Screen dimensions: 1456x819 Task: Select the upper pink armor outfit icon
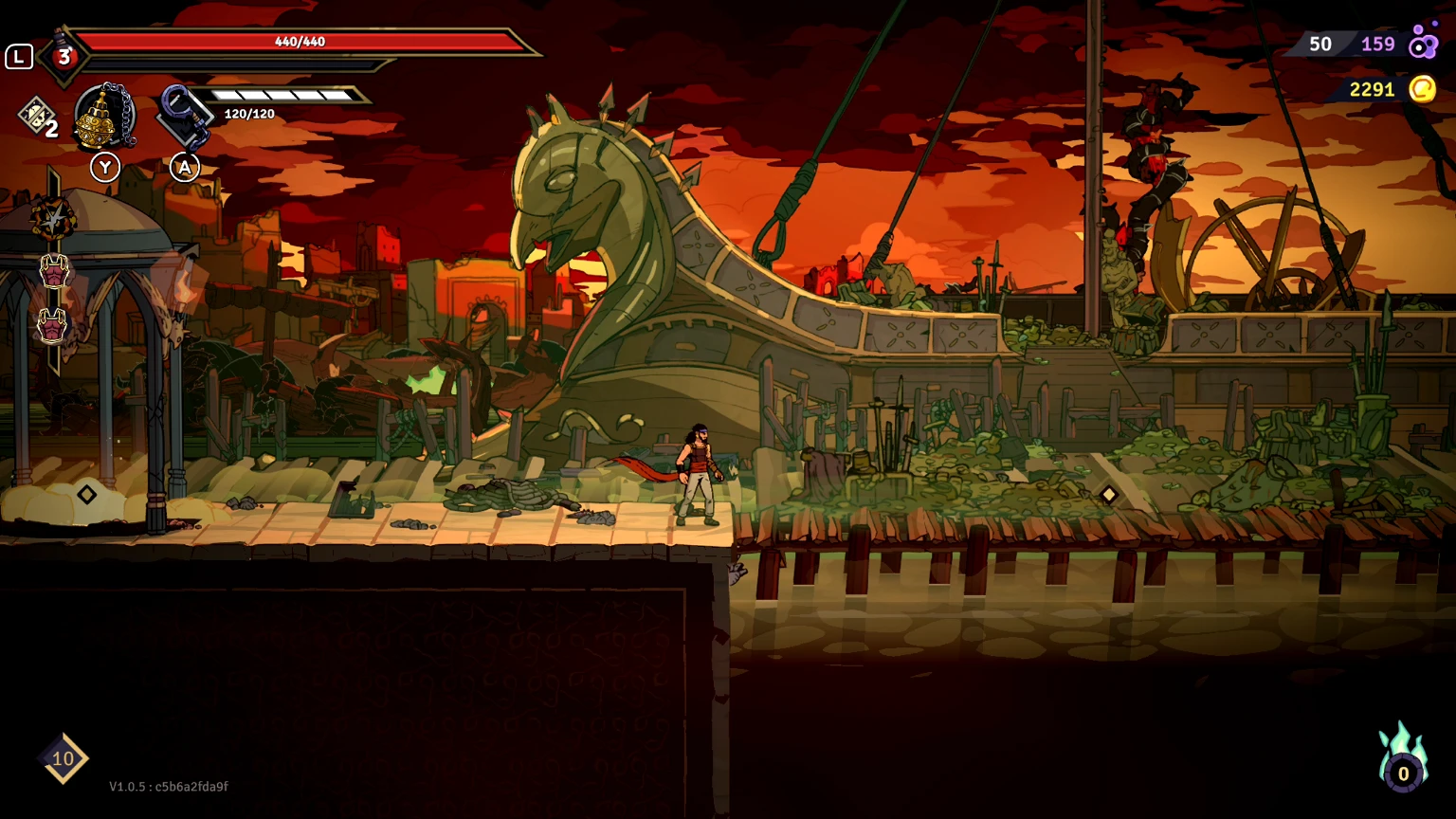[53, 273]
